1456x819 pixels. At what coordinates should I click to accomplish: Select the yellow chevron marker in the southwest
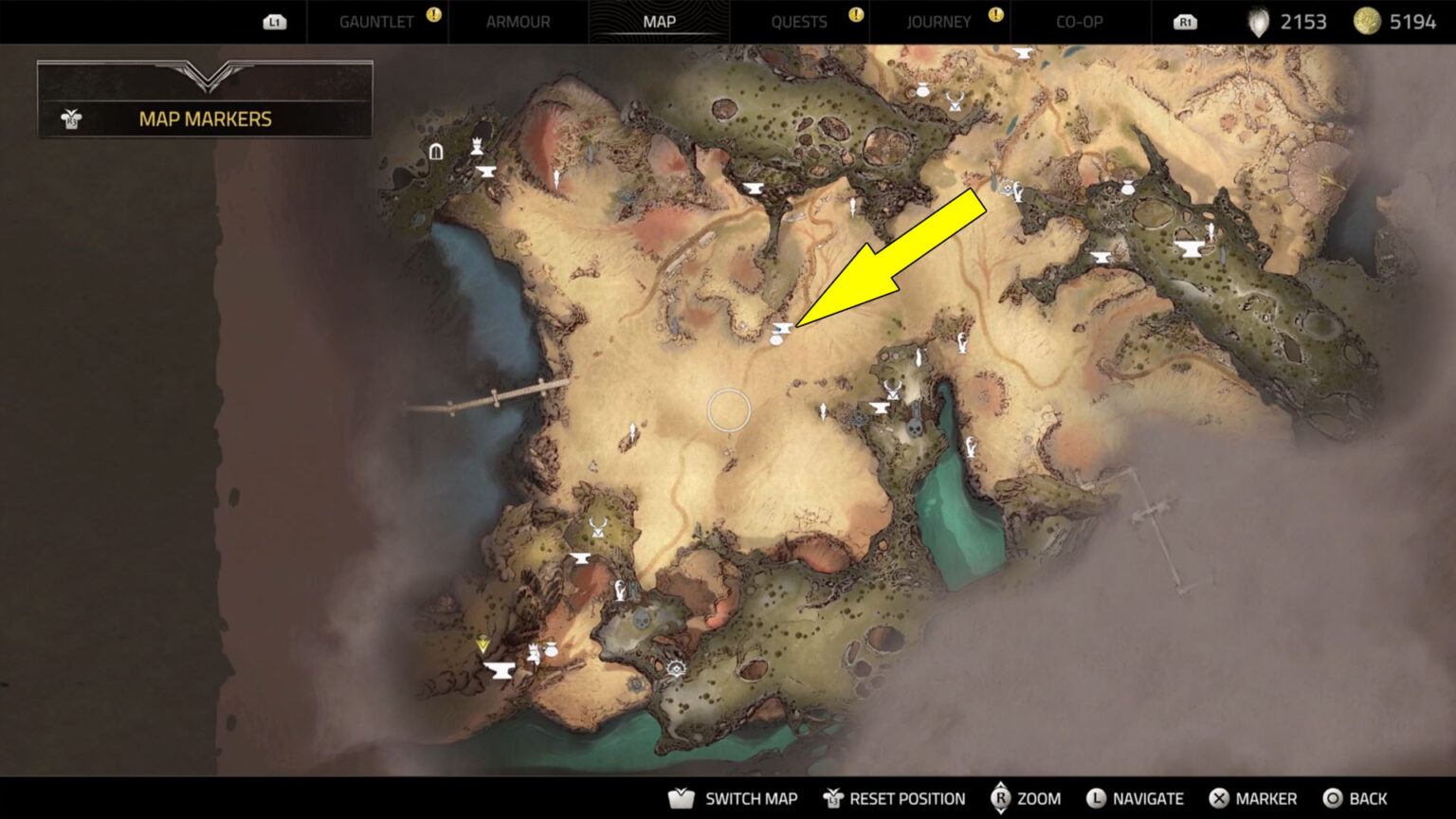pyautogui.click(x=483, y=641)
